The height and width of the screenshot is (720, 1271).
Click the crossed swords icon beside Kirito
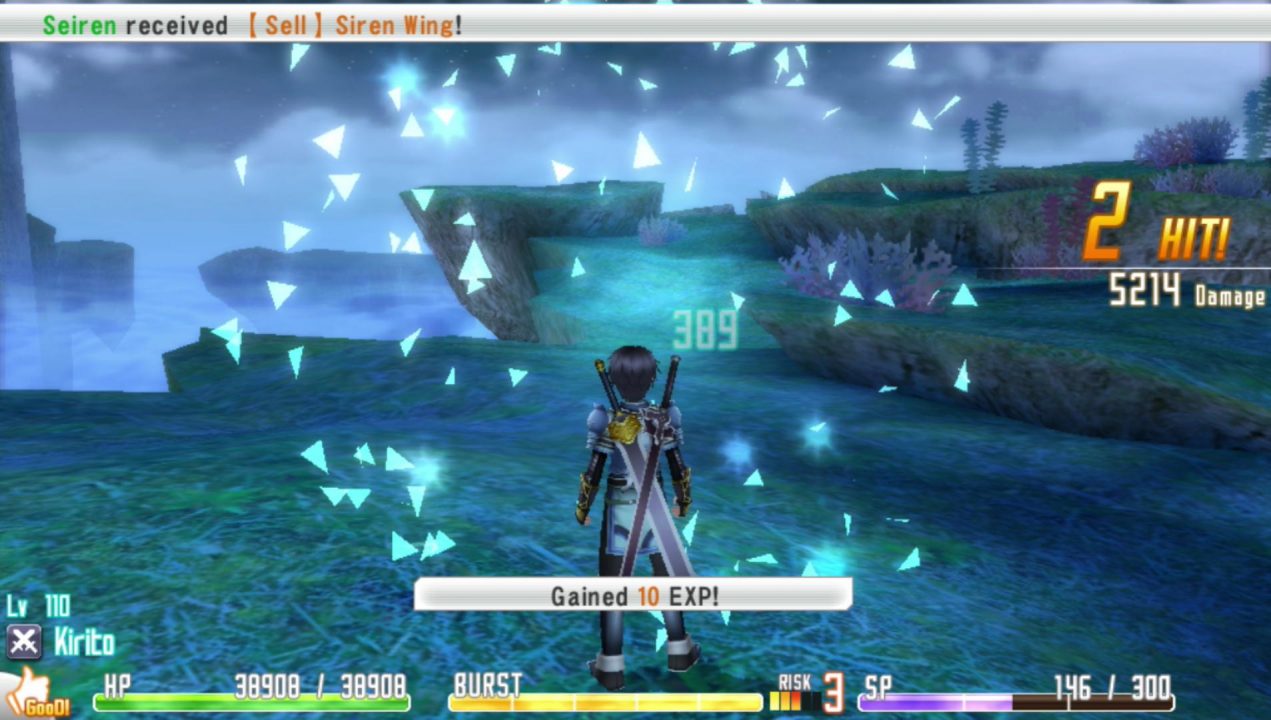point(23,642)
